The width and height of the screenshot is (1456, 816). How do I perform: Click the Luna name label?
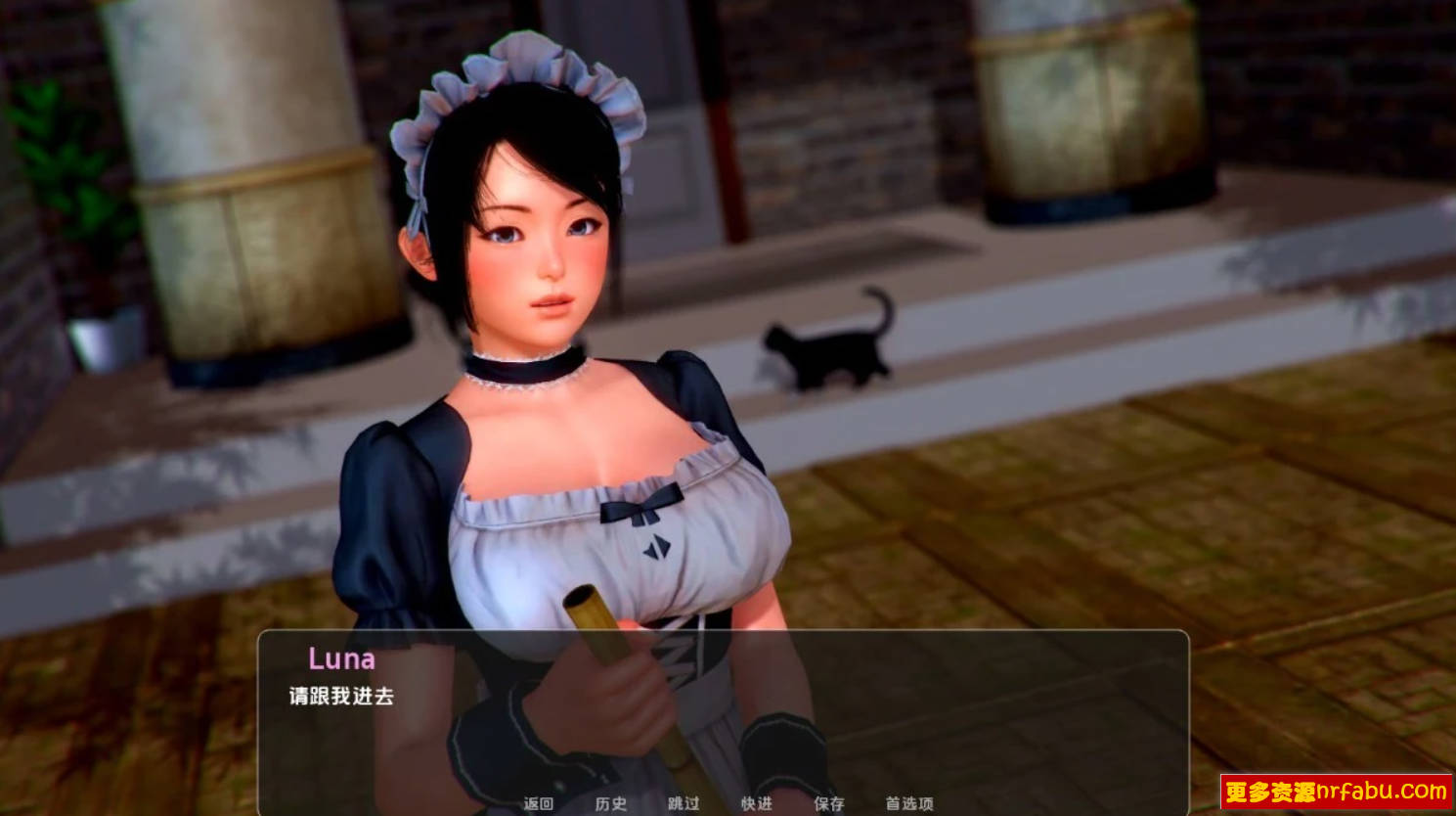click(344, 657)
